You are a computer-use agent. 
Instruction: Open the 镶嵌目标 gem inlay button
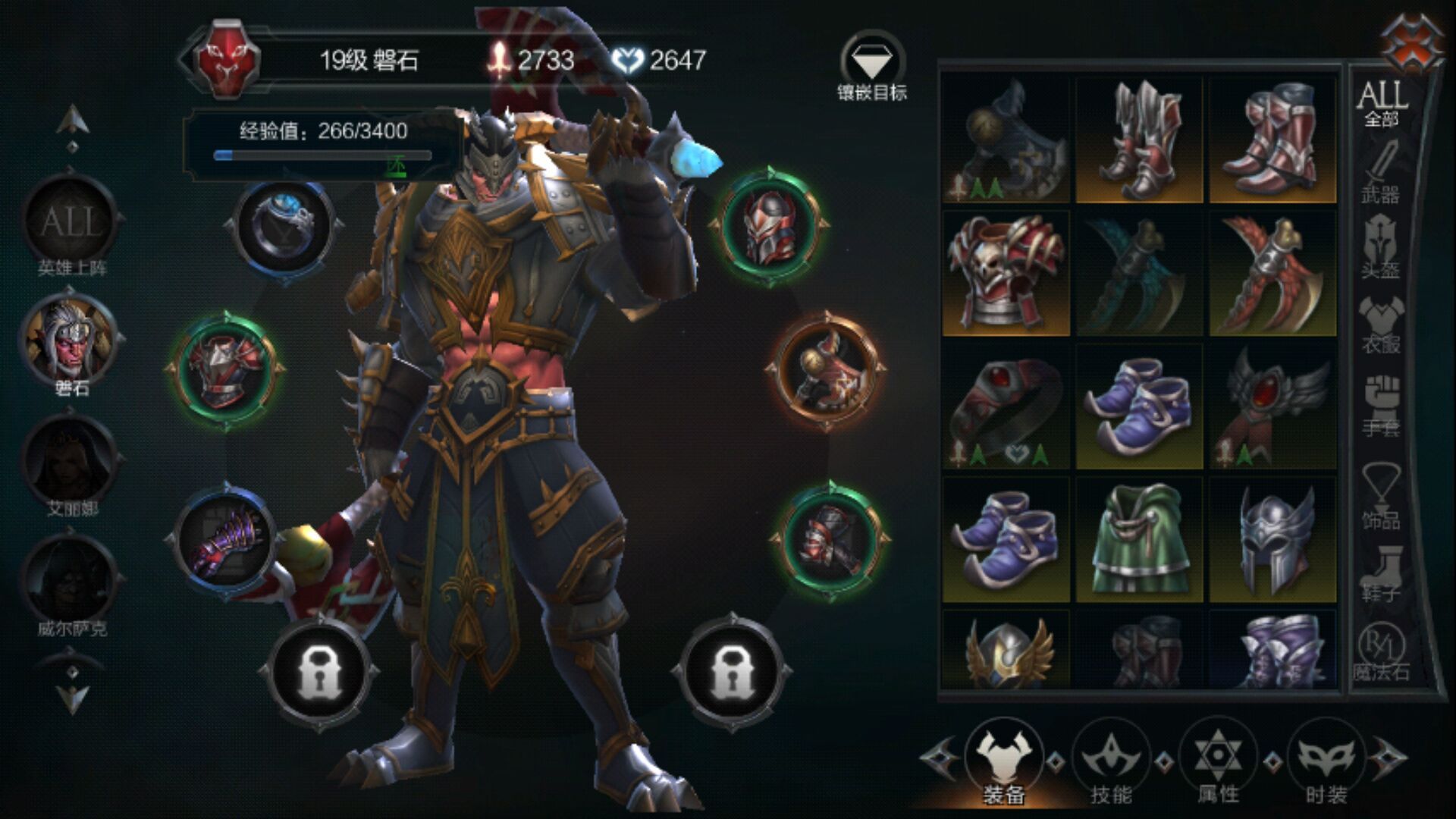coord(872,67)
